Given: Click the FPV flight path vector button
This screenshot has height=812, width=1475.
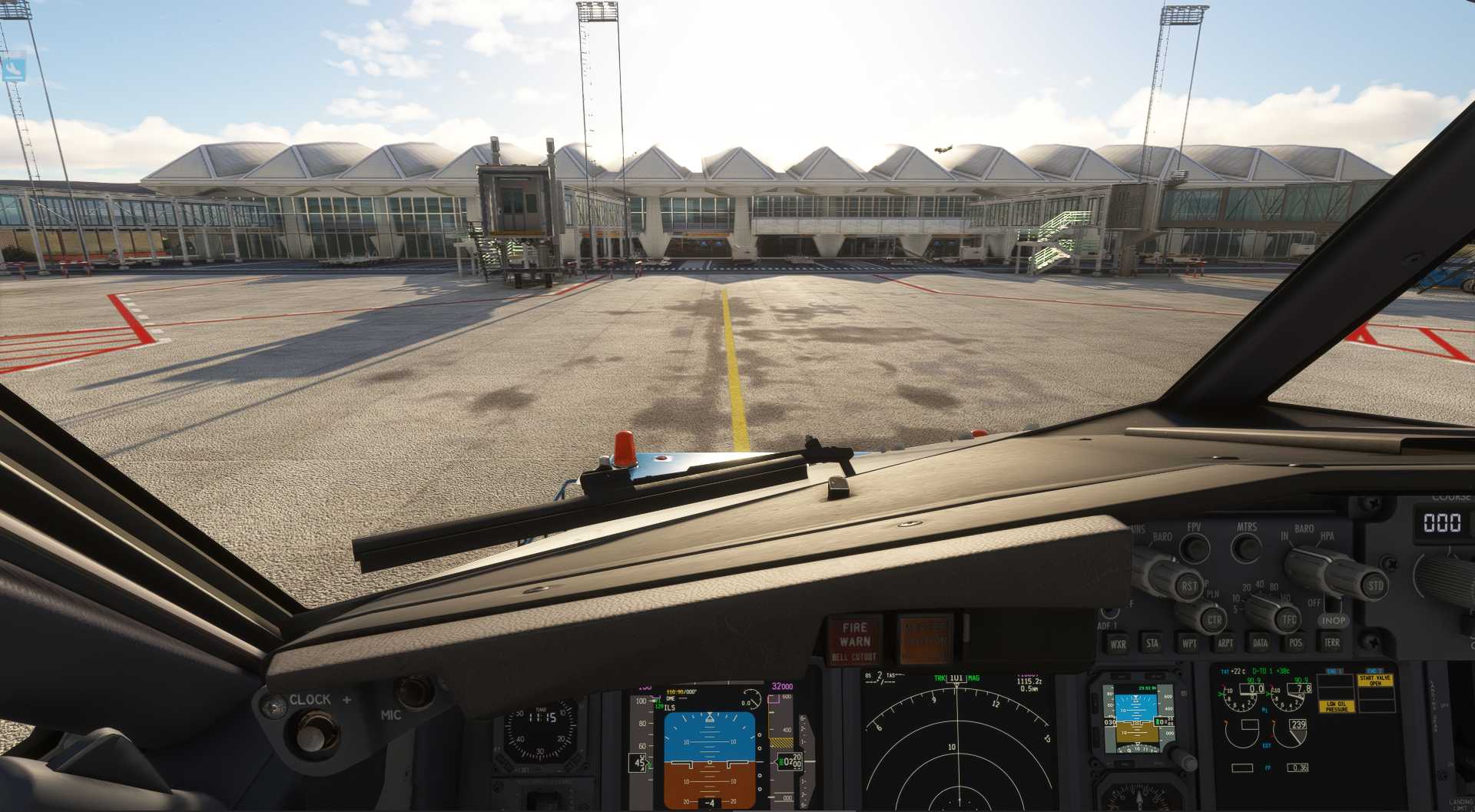Looking at the screenshot, I should (x=1194, y=548).
